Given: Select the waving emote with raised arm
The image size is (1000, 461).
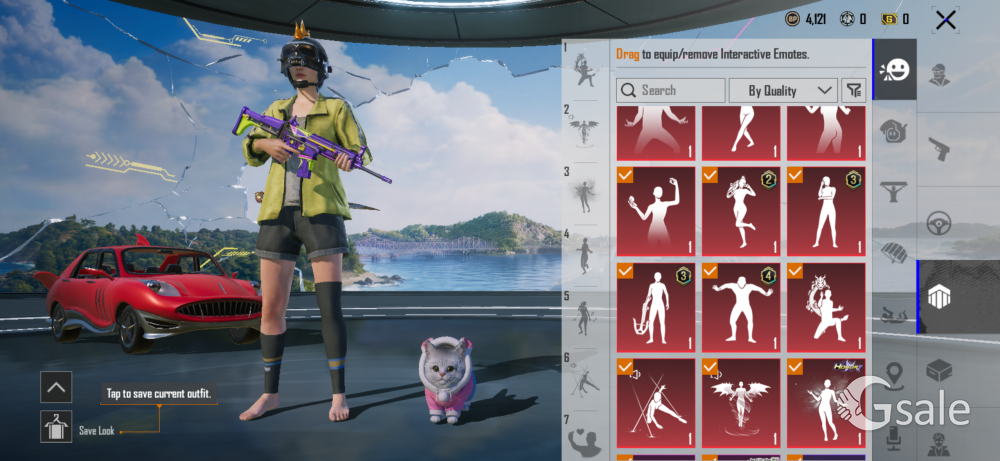Looking at the screenshot, I should (656, 211).
